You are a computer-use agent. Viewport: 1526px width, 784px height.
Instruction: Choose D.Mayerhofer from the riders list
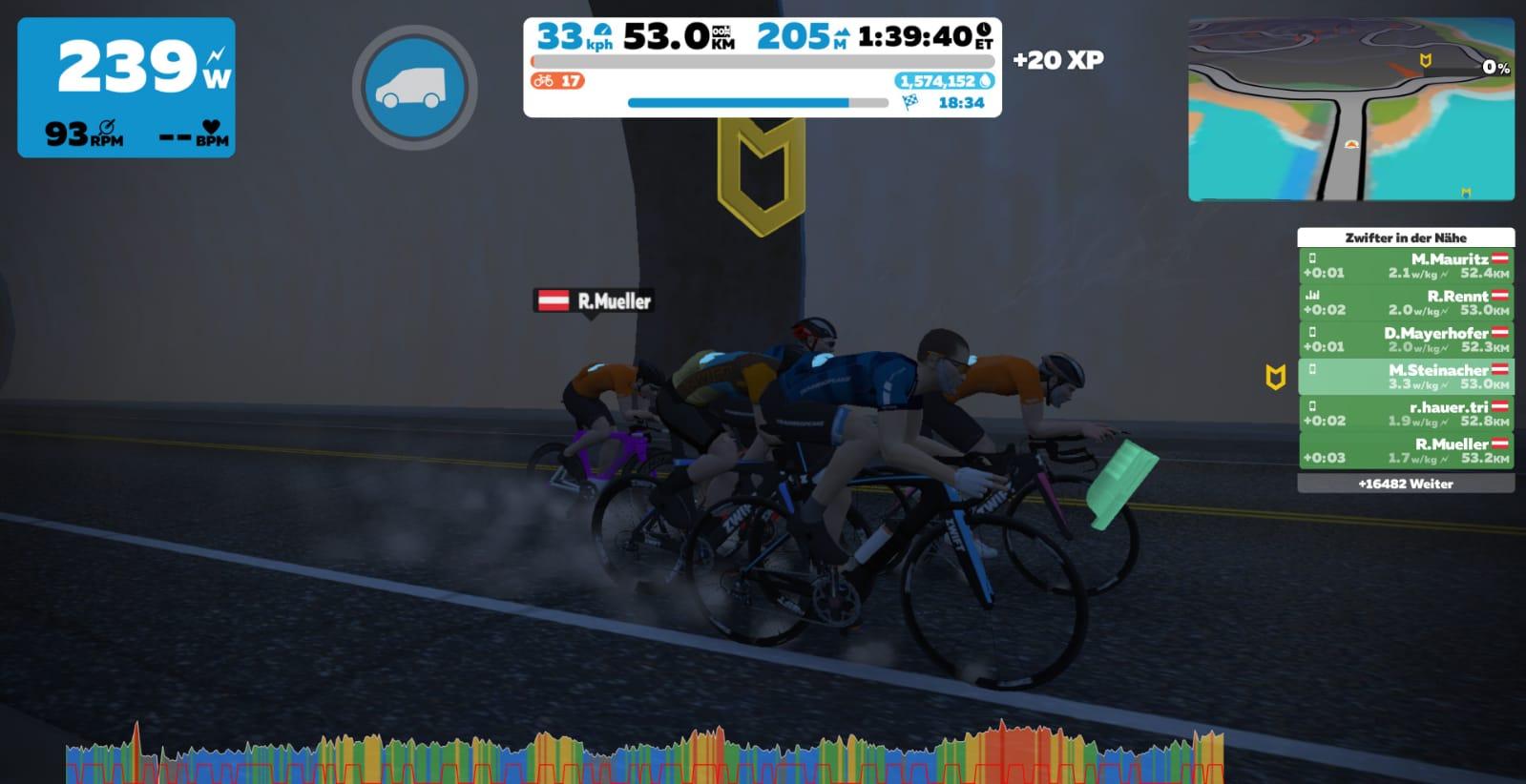[x=1405, y=340]
